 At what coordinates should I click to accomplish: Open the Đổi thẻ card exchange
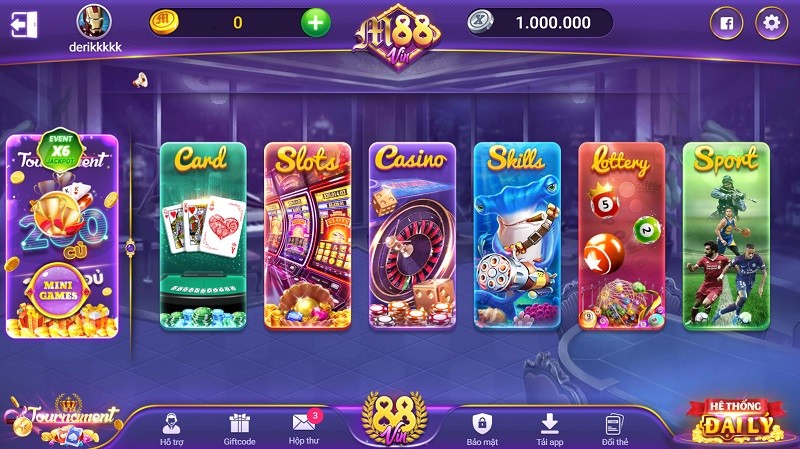614,427
